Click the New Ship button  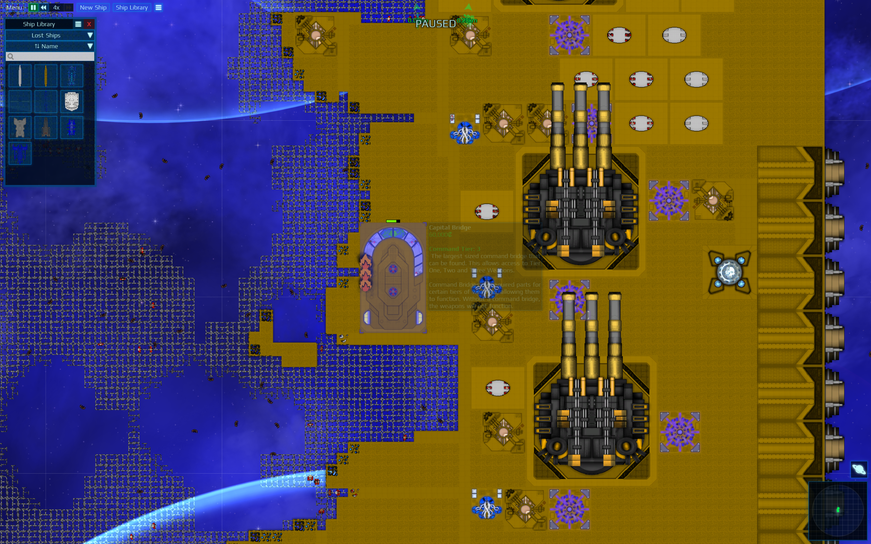pyautogui.click(x=93, y=7)
